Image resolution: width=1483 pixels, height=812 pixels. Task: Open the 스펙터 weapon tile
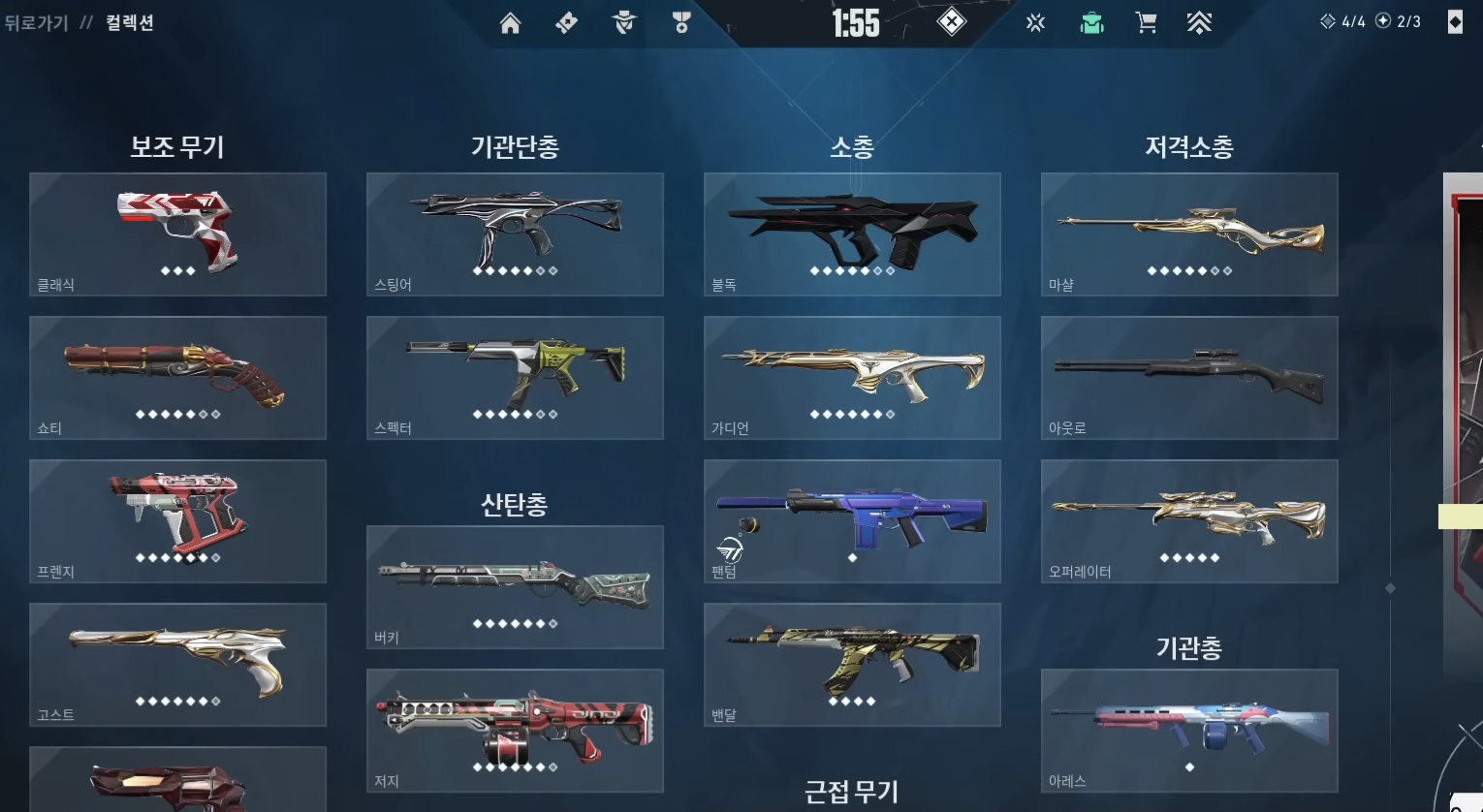(515, 377)
